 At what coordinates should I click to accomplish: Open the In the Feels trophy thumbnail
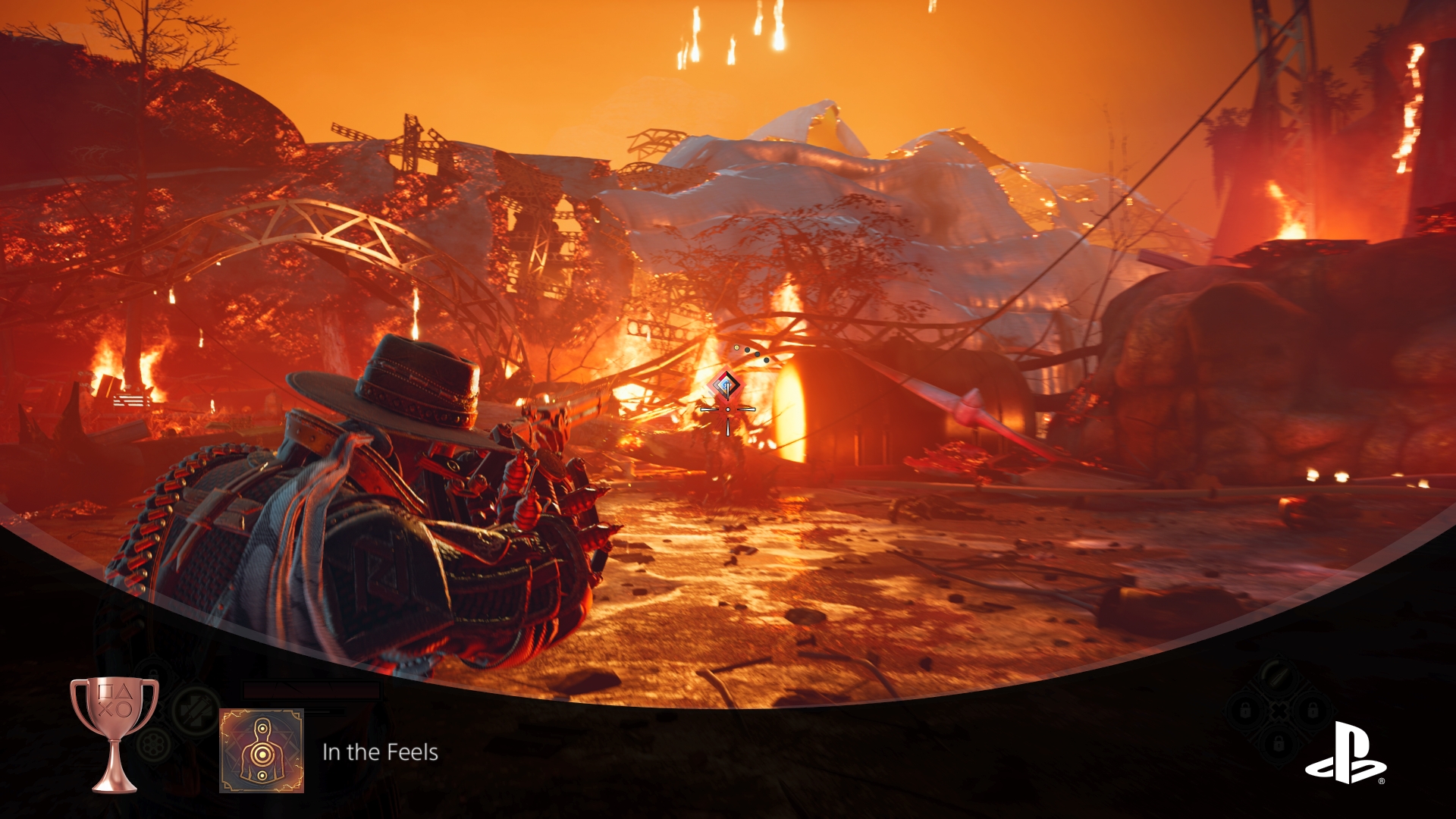pos(262,751)
